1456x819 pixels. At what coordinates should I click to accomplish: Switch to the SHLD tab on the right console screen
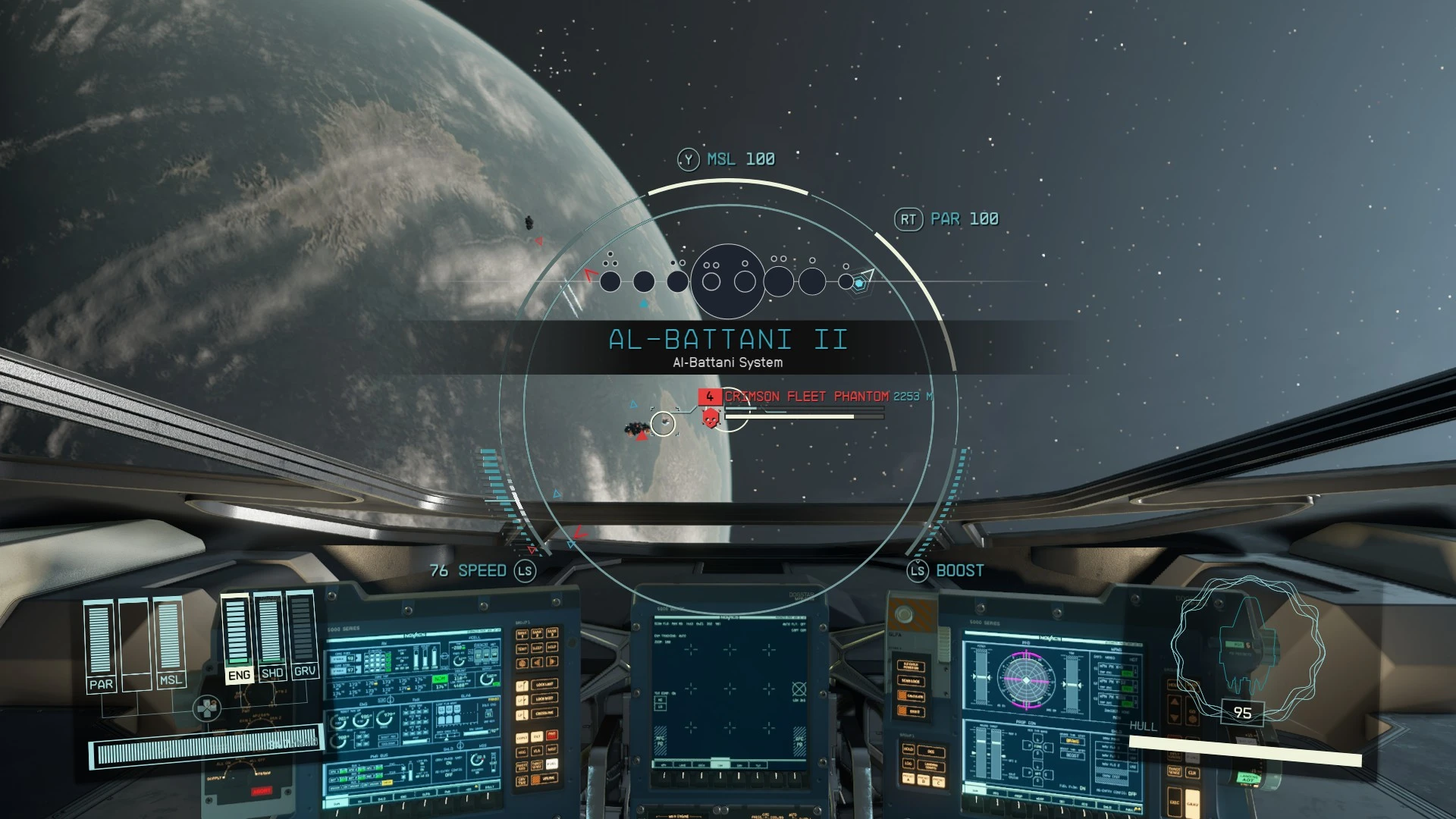[1106, 806]
